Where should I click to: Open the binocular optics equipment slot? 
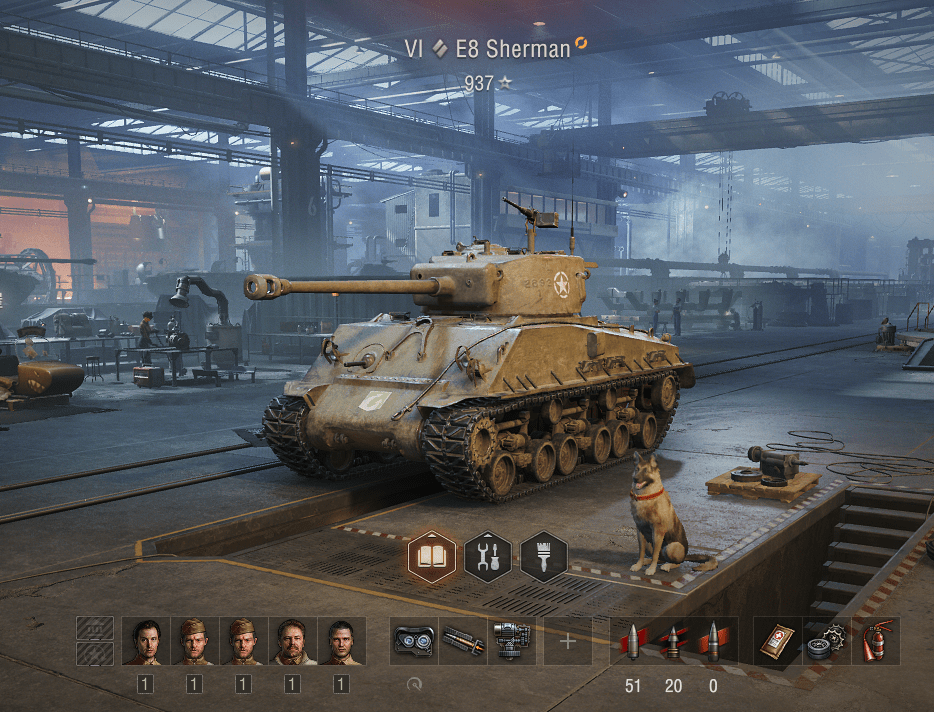coord(413,641)
